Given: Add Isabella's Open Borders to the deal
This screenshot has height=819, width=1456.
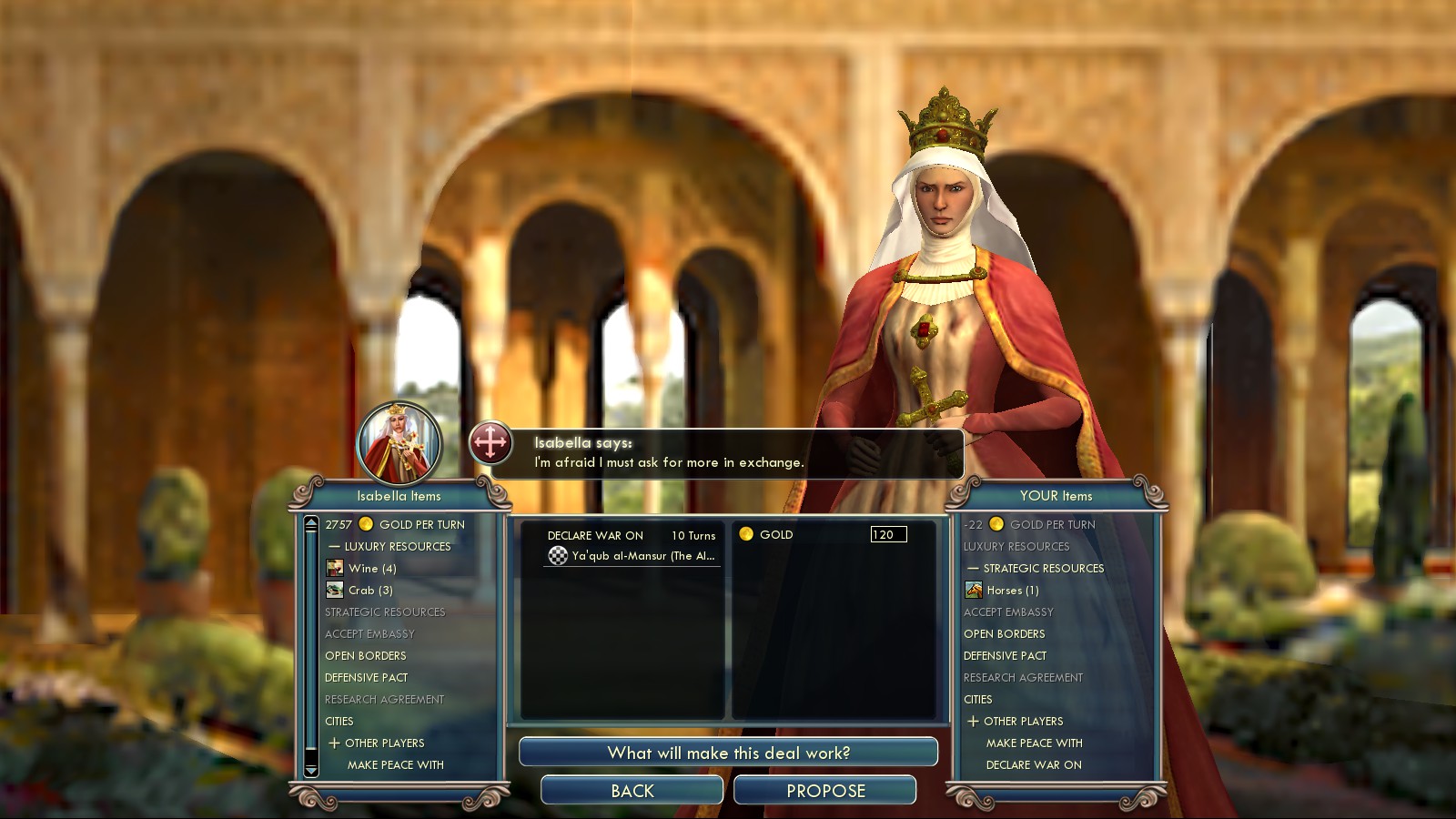Looking at the screenshot, I should (365, 656).
